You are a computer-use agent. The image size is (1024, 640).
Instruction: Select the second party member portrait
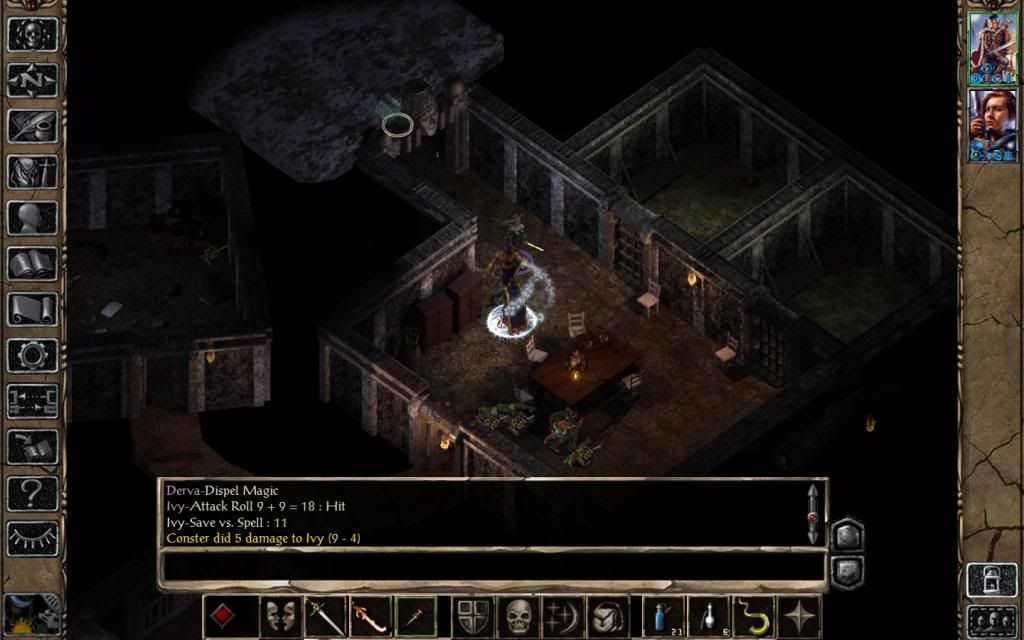tap(992, 126)
